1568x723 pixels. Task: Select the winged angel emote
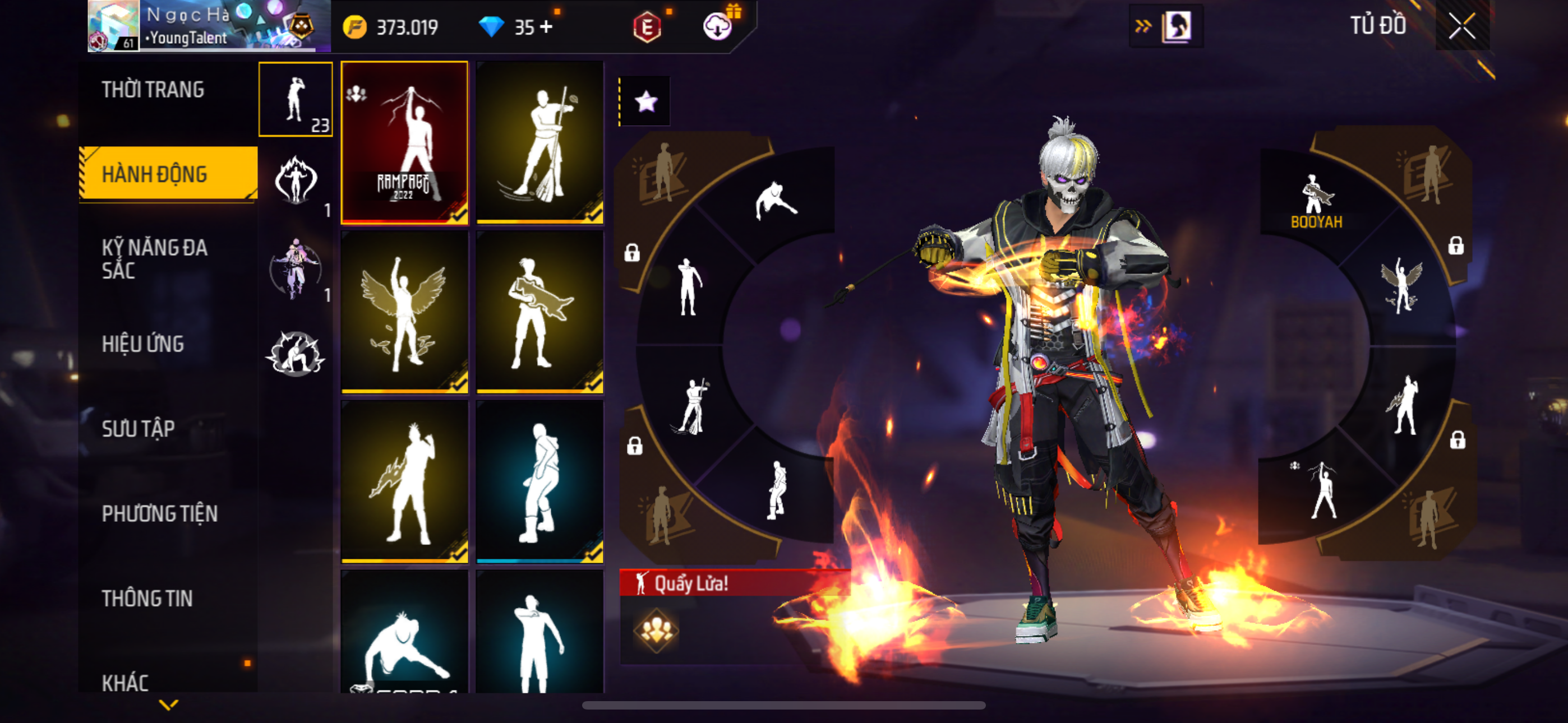(x=405, y=312)
